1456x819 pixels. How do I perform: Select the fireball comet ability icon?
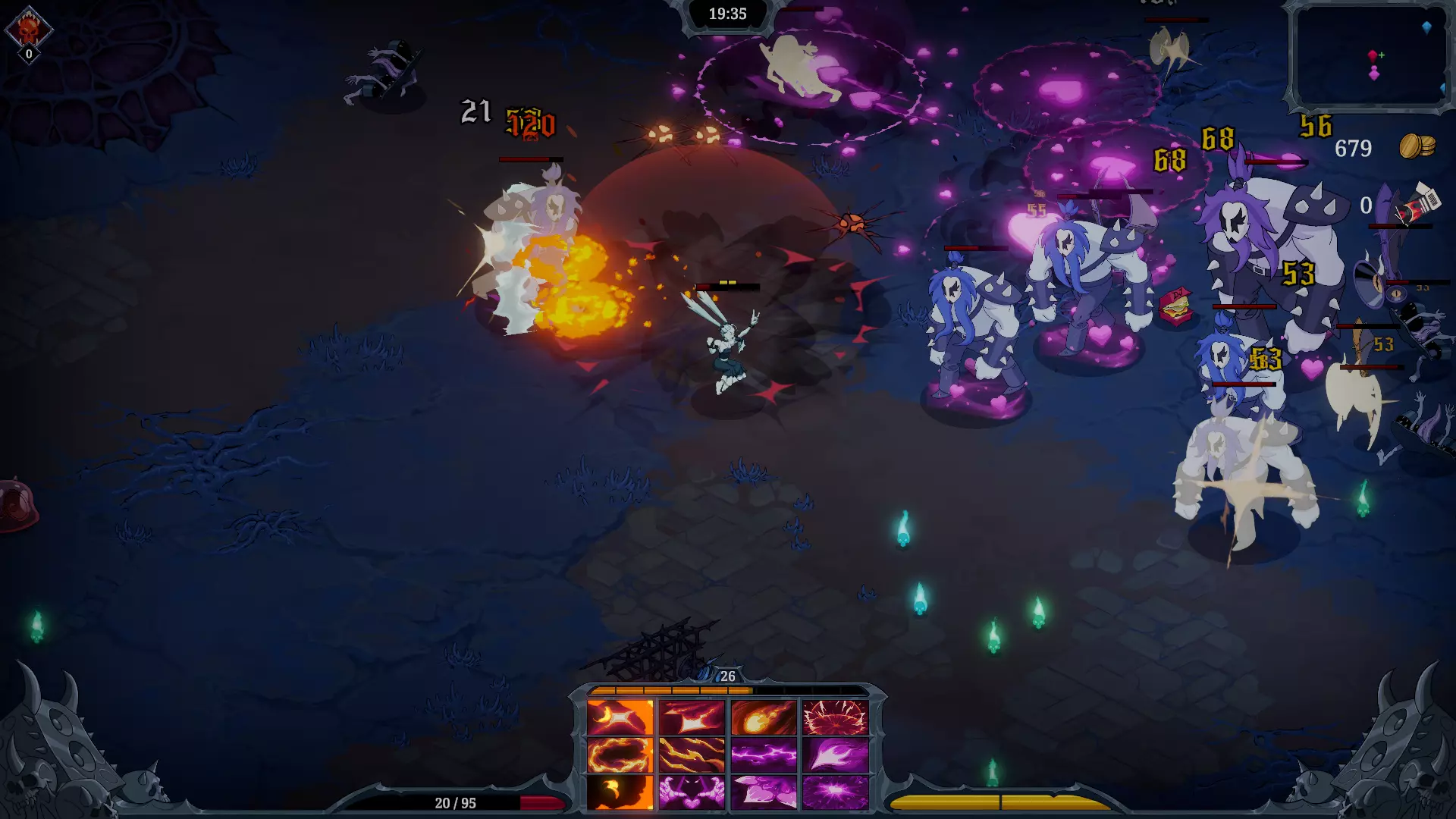coord(764,717)
